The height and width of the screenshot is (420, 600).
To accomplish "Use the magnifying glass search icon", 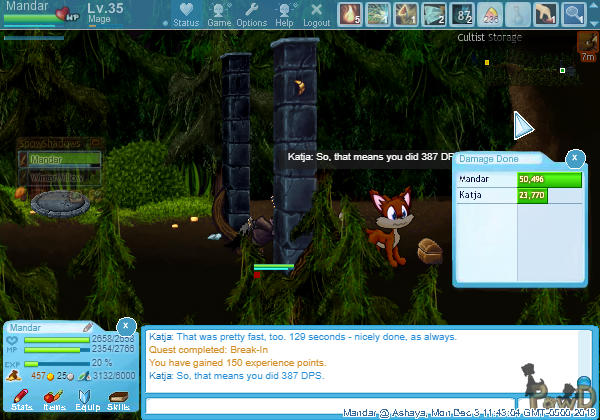I will pos(574,14).
